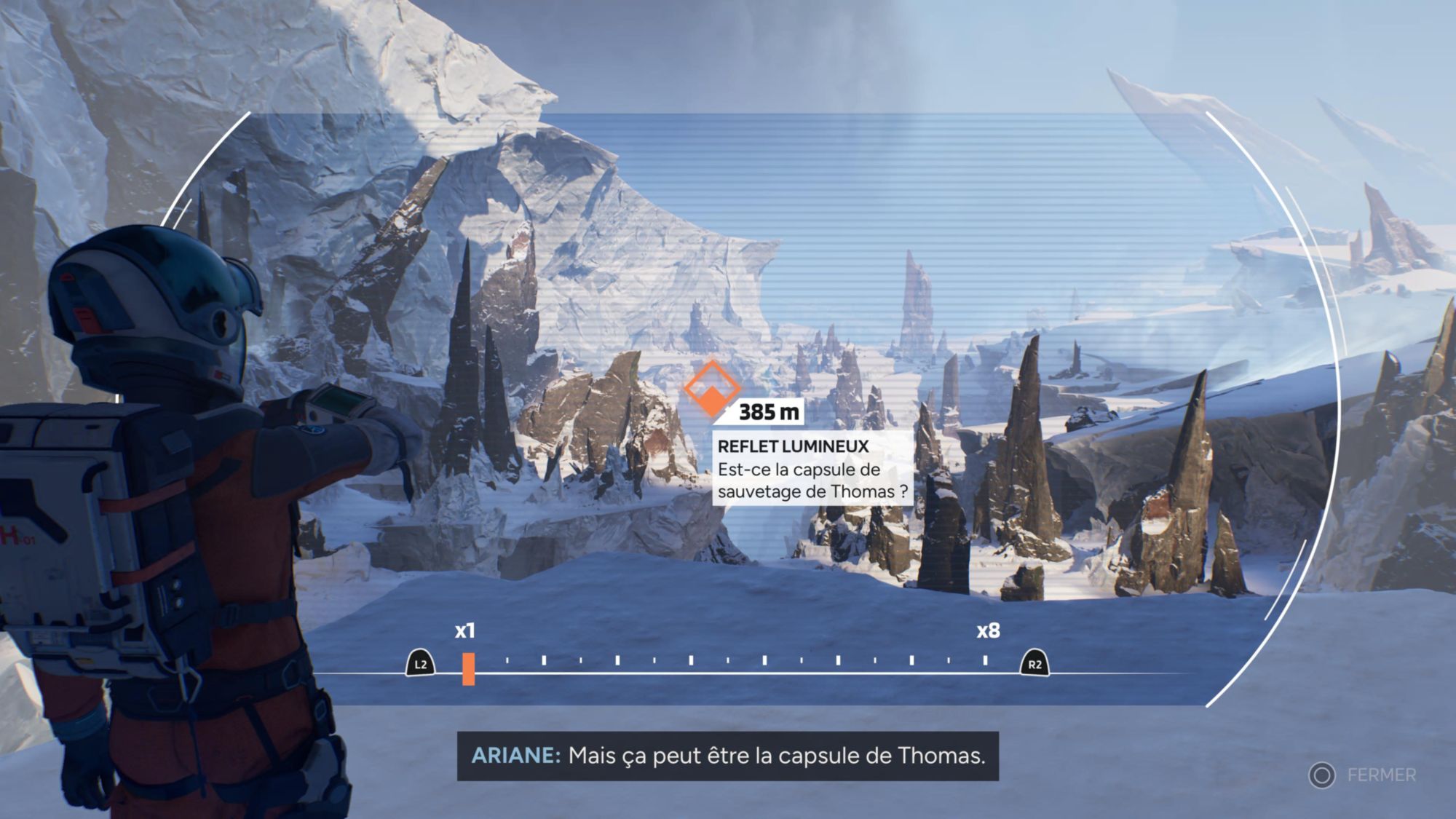Click the Reflet Lumineux description box

coord(812,468)
